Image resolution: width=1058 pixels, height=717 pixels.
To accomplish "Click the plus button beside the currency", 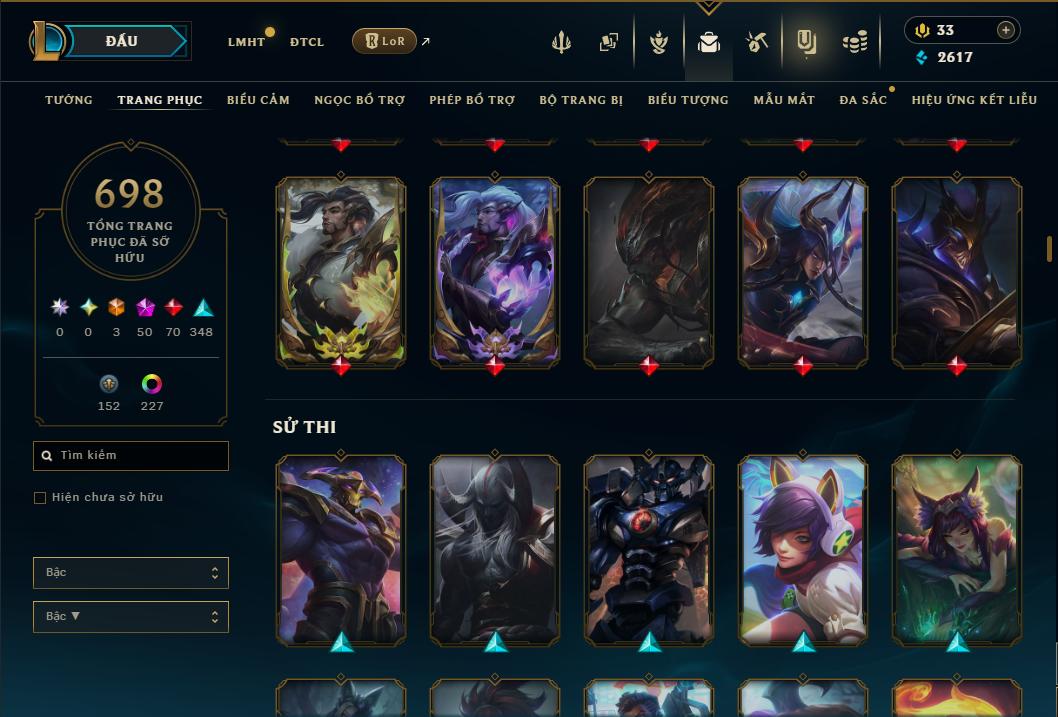I will [x=1005, y=30].
